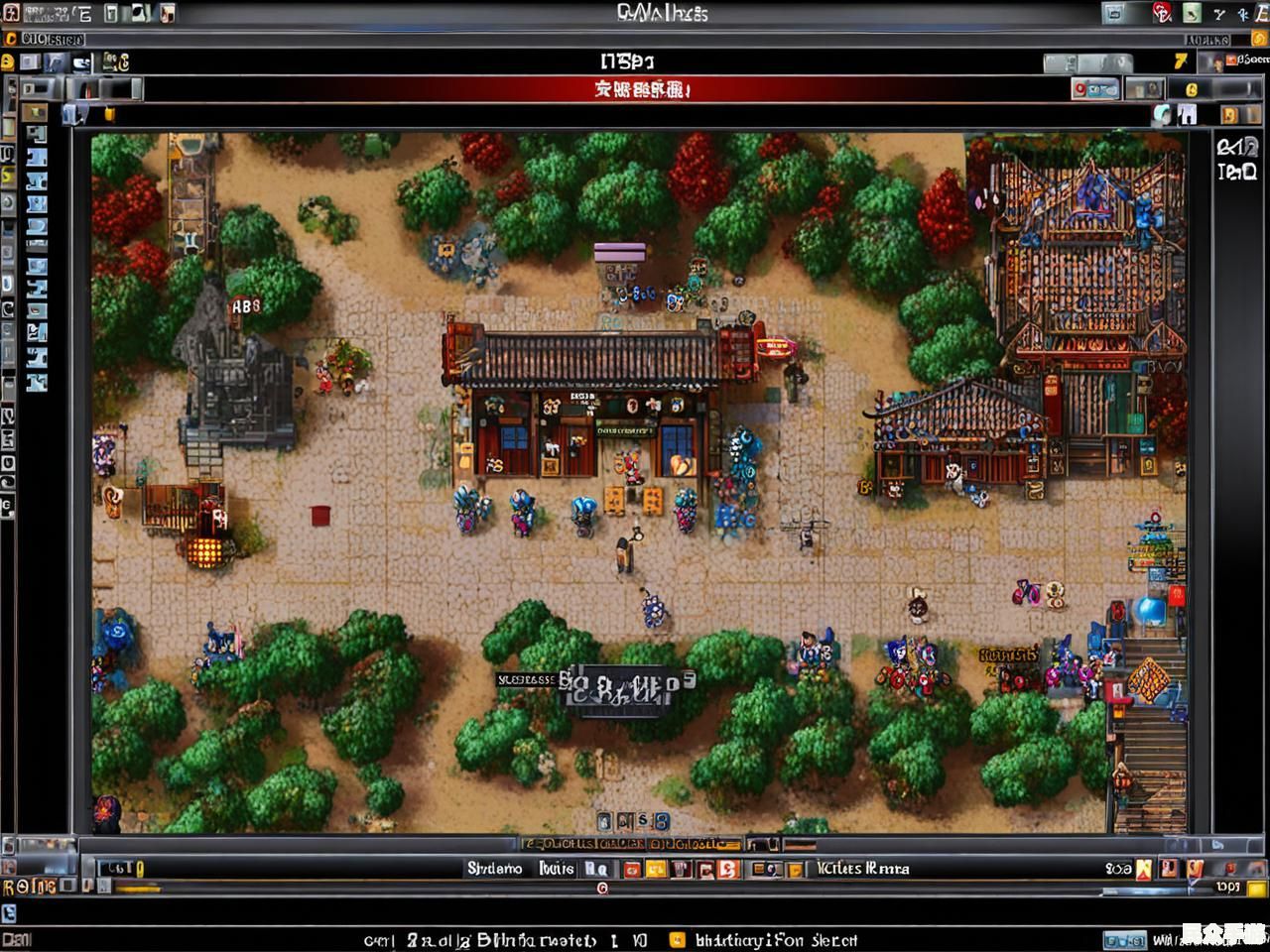Image resolution: width=1270 pixels, height=952 pixels.
Task: Click the blue box button in the title bar
Action: tap(1114, 13)
